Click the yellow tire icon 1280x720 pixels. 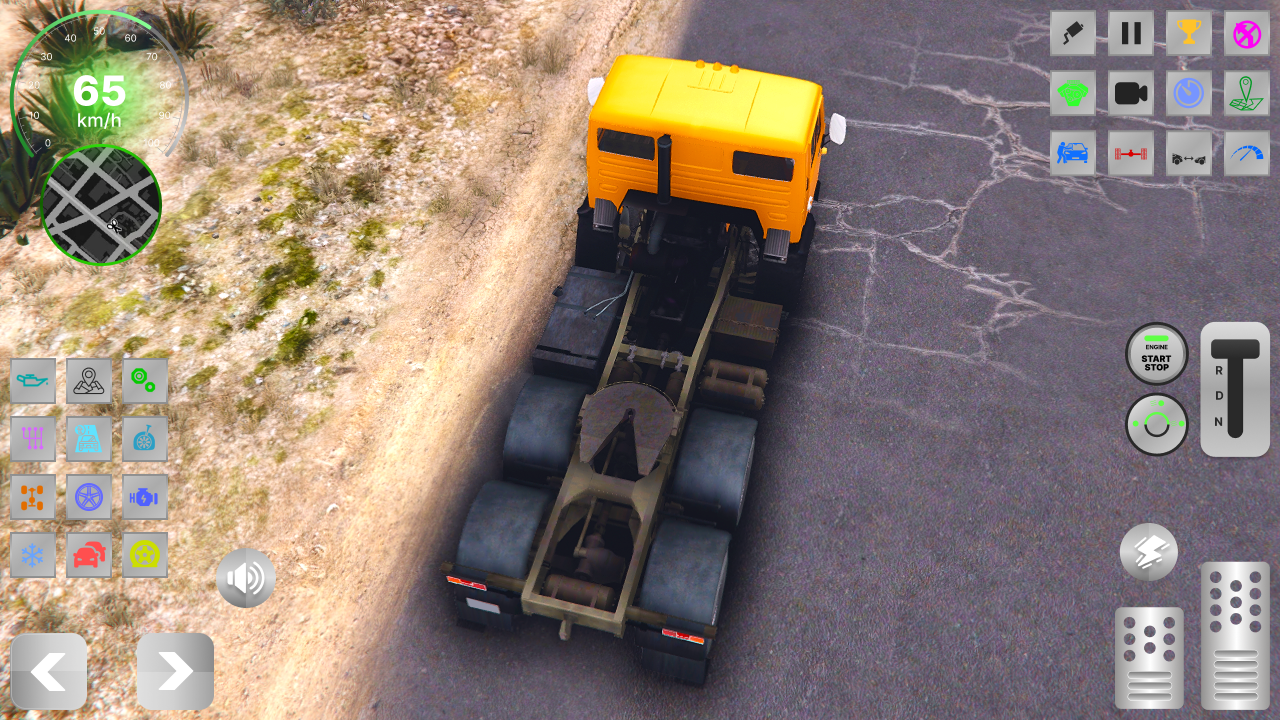tap(145, 555)
